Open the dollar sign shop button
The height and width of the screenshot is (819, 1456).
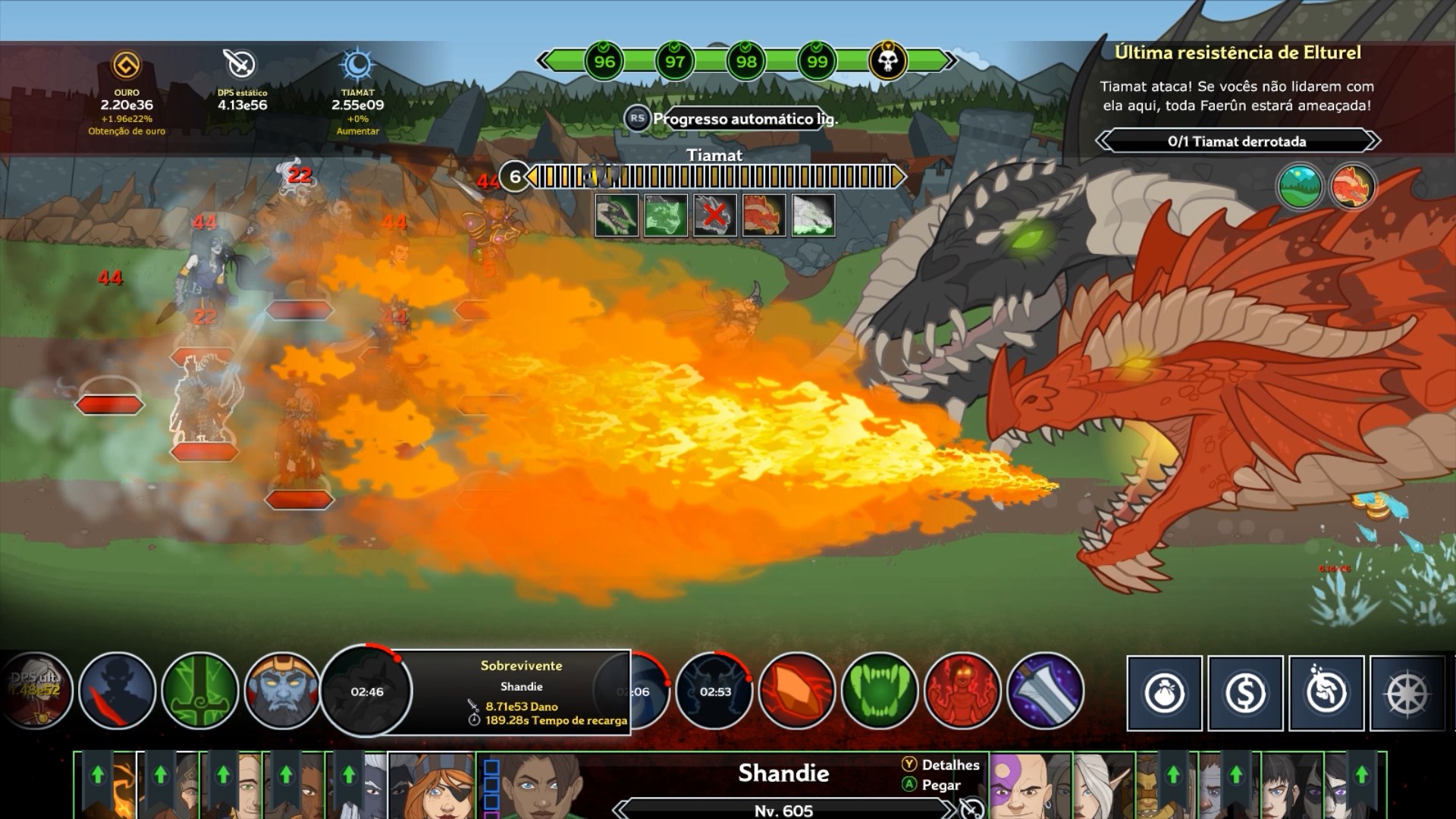coord(1245,693)
